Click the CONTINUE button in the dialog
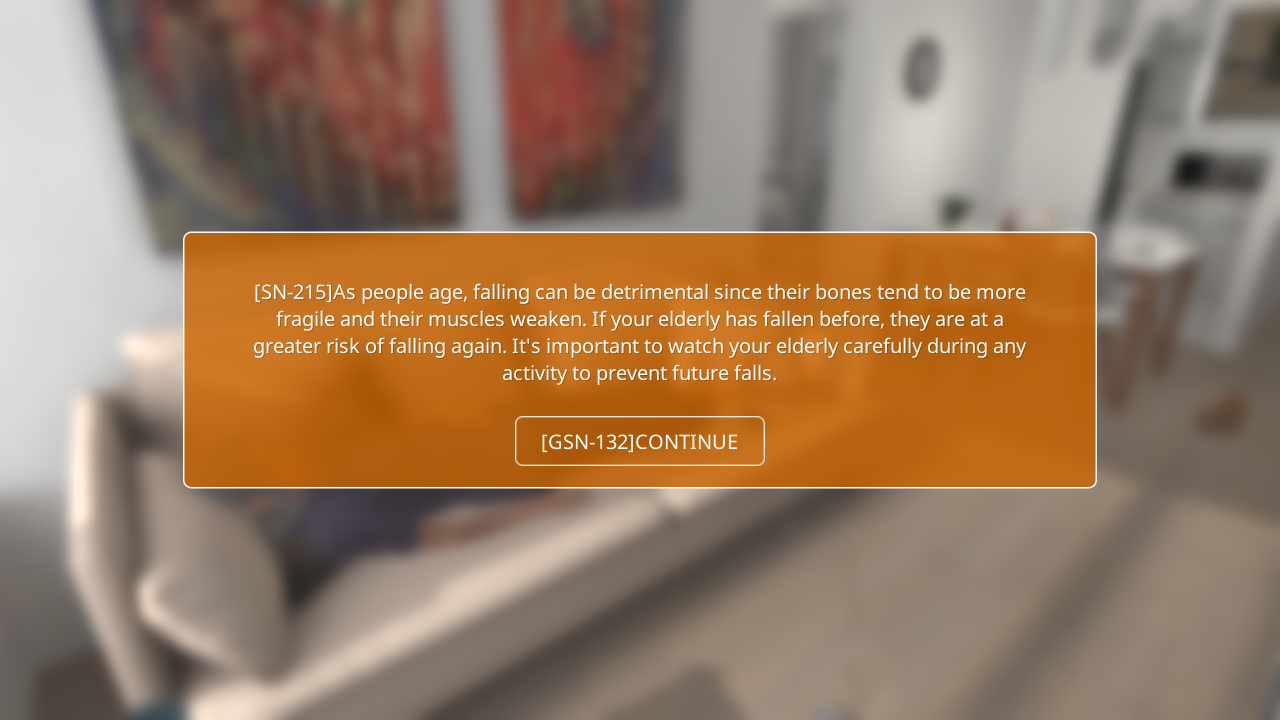Viewport: 1280px width, 720px height. (x=640, y=441)
